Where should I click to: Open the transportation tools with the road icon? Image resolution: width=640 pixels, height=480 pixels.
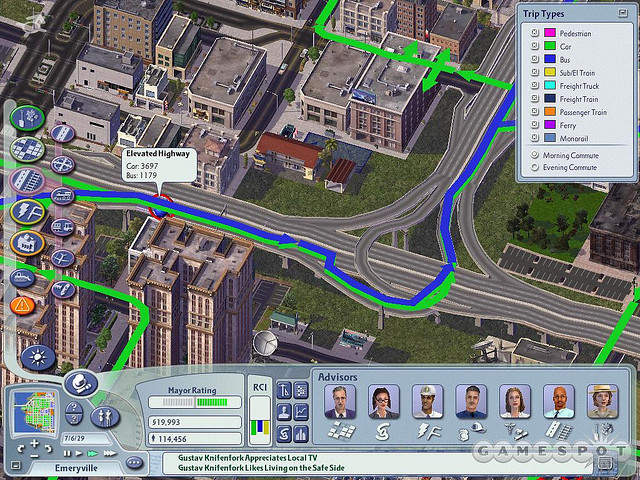point(24,181)
